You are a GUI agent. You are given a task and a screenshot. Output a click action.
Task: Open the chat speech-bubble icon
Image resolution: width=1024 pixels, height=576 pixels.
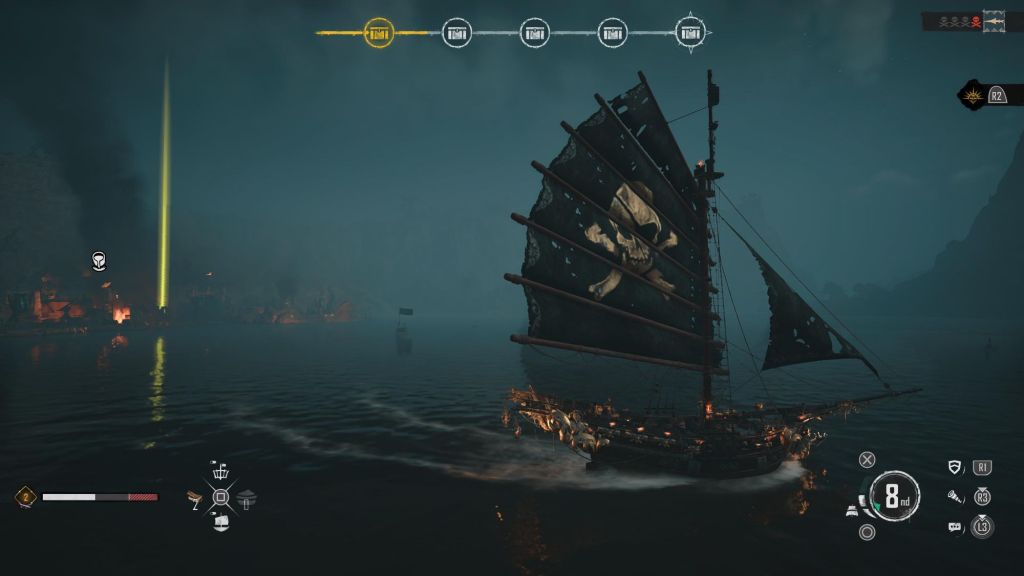coord(954,526)
